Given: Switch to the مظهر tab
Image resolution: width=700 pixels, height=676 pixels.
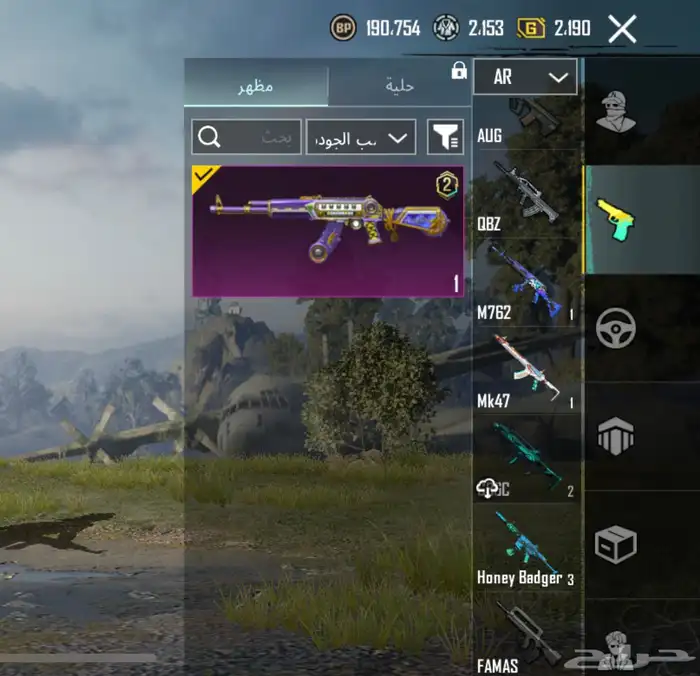Looking at the screenshot, I should pyautogui.click(x=255, y=86).
